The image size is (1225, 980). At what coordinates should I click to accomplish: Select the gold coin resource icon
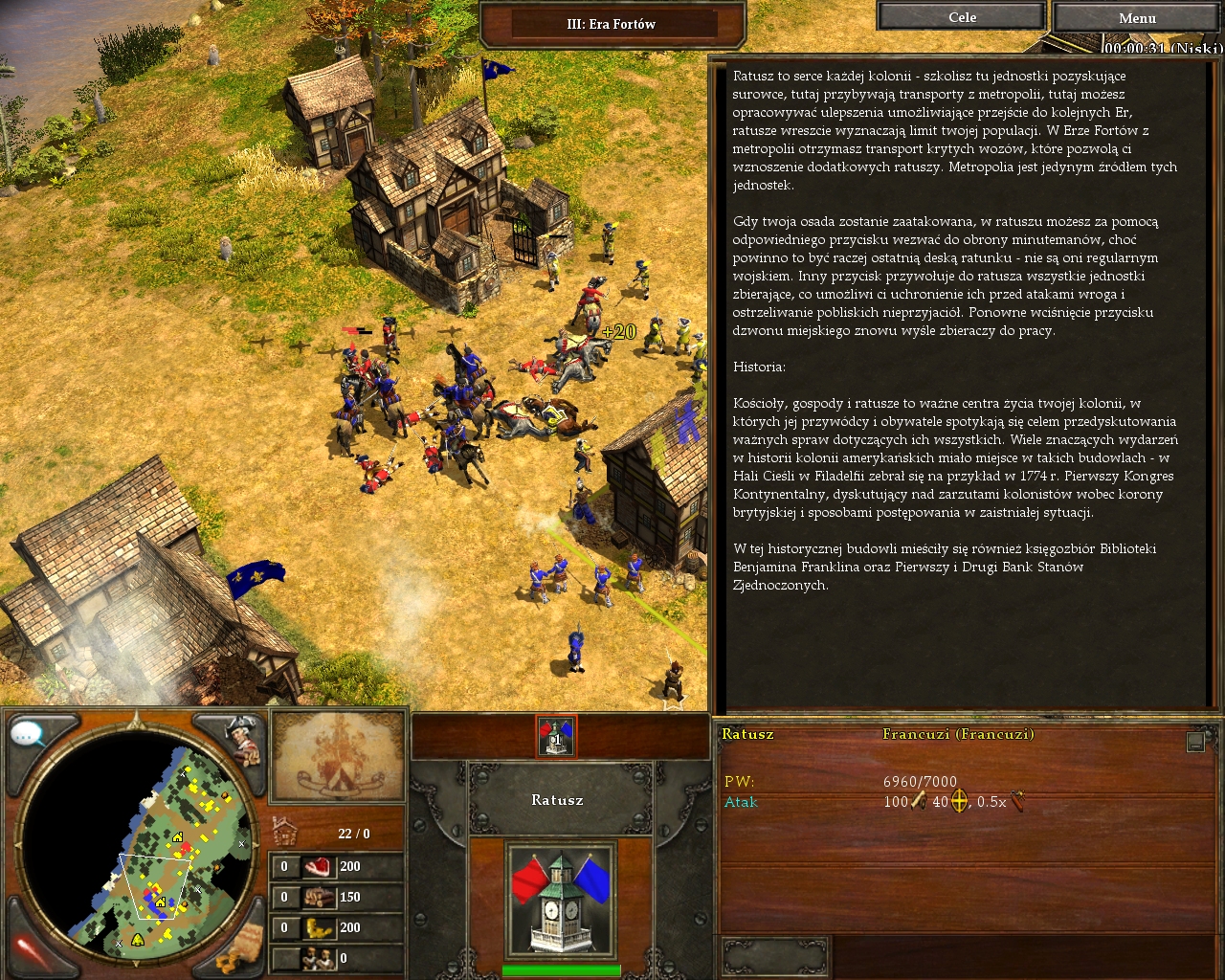click(x=318, y=928)
